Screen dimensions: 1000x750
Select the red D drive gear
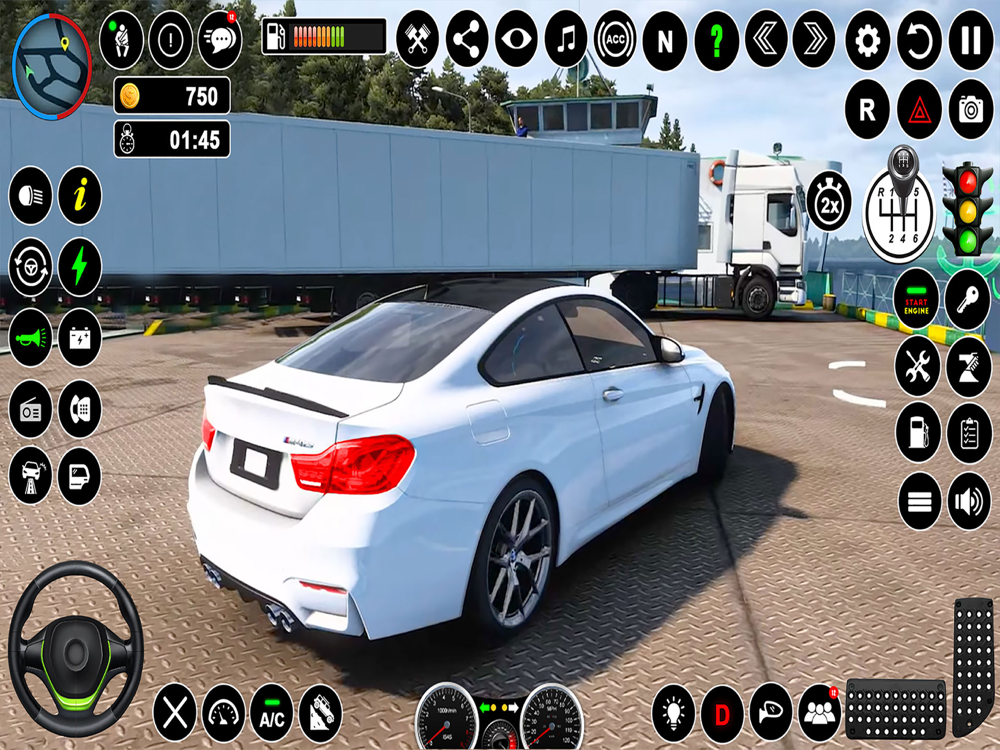pos(721,713)
